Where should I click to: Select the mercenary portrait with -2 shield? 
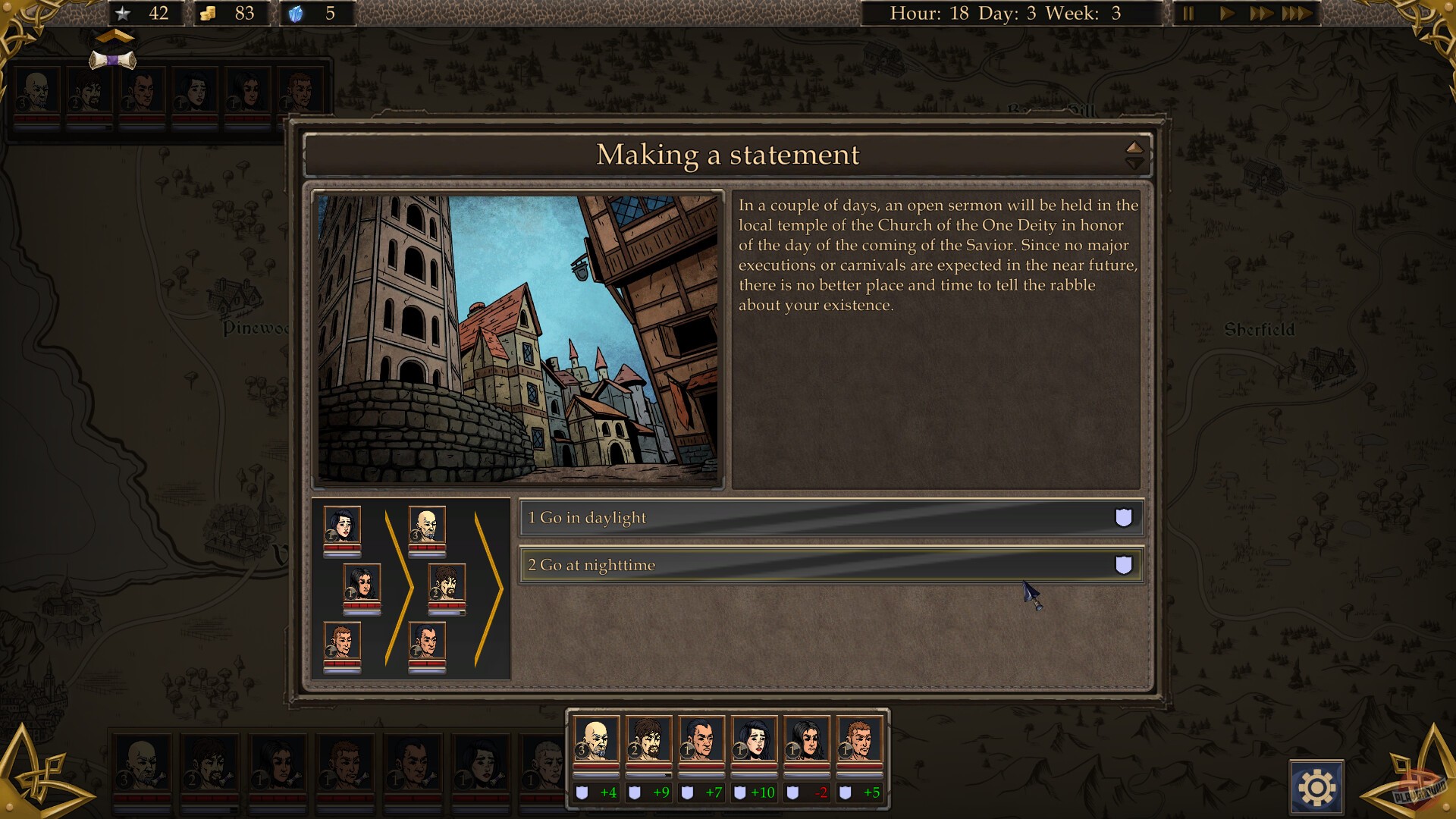(x=807, y=740)
